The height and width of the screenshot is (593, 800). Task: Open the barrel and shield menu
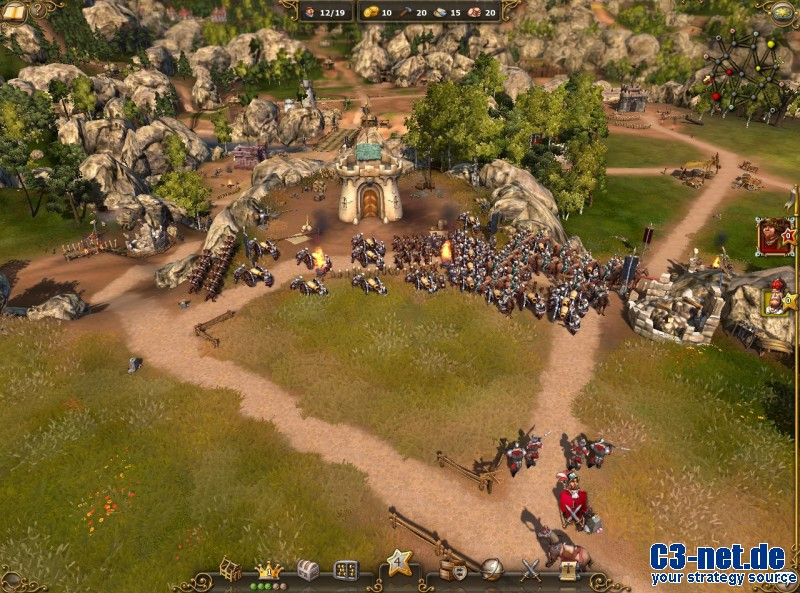click(453, 570)
